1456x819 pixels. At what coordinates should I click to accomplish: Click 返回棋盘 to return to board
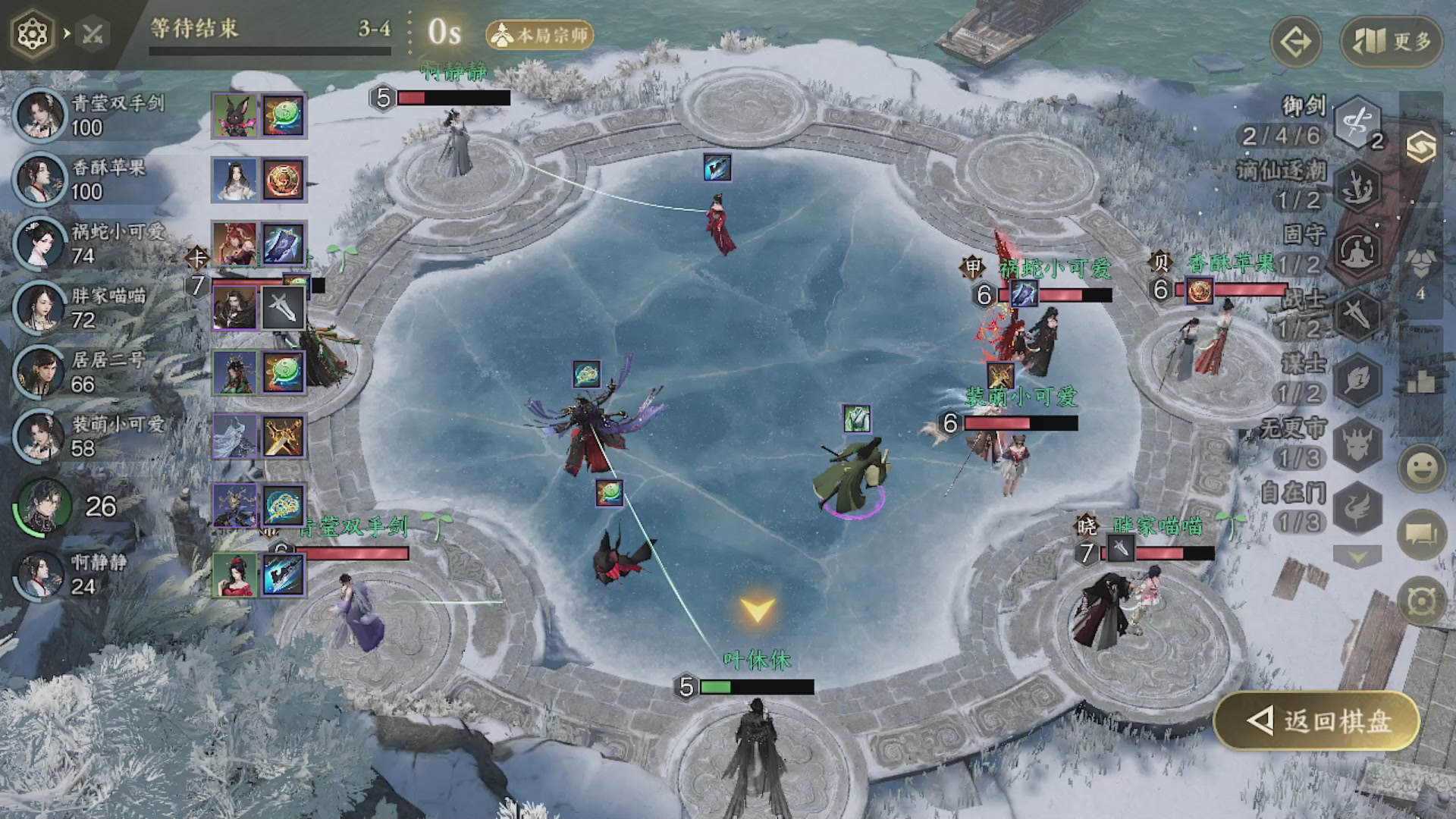1318,720
